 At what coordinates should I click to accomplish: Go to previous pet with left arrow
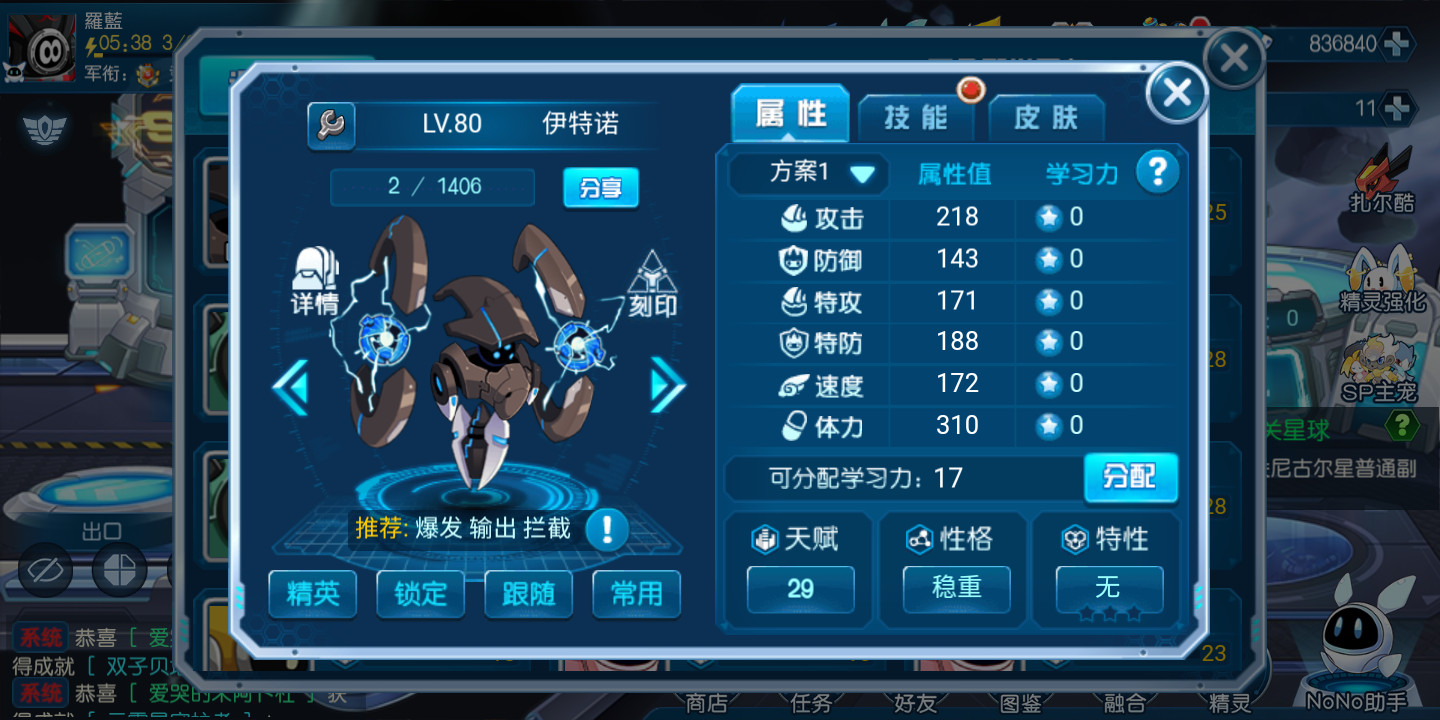coord(291,385)
